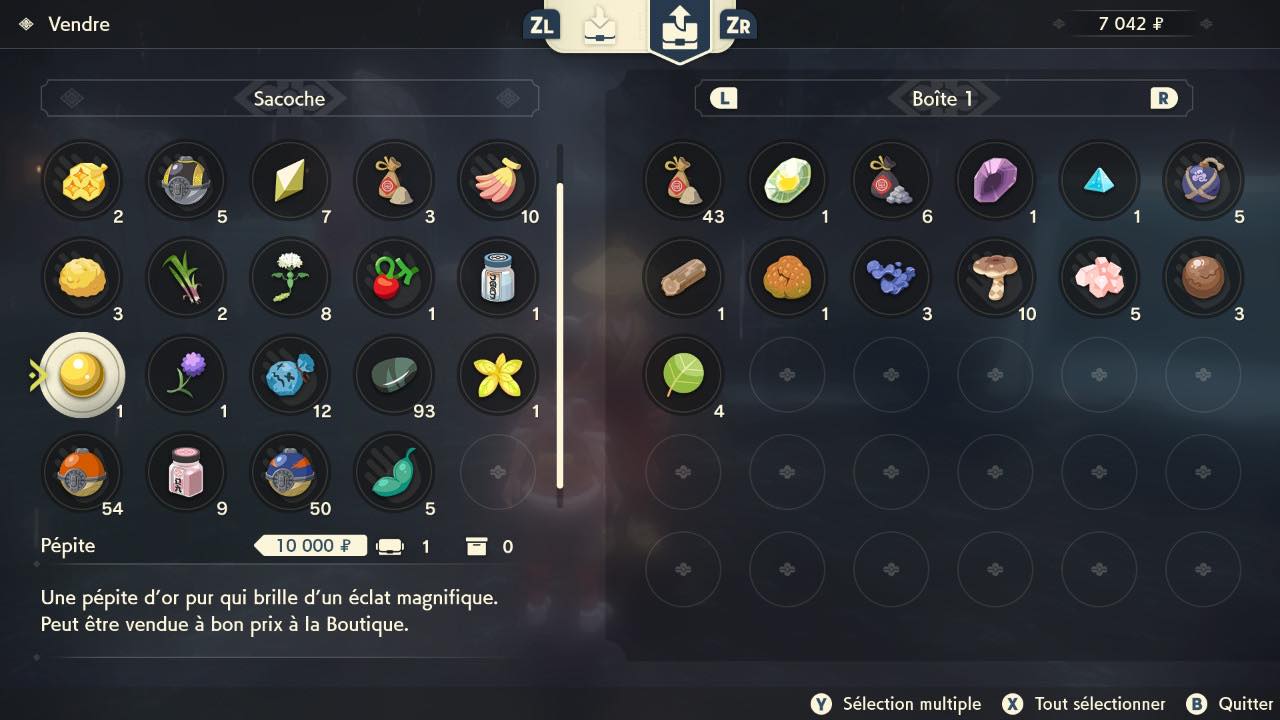This screenshot has width=1280, height=720.
Task: Select the pink salt jar slot
Action: (x=185, y=471)
